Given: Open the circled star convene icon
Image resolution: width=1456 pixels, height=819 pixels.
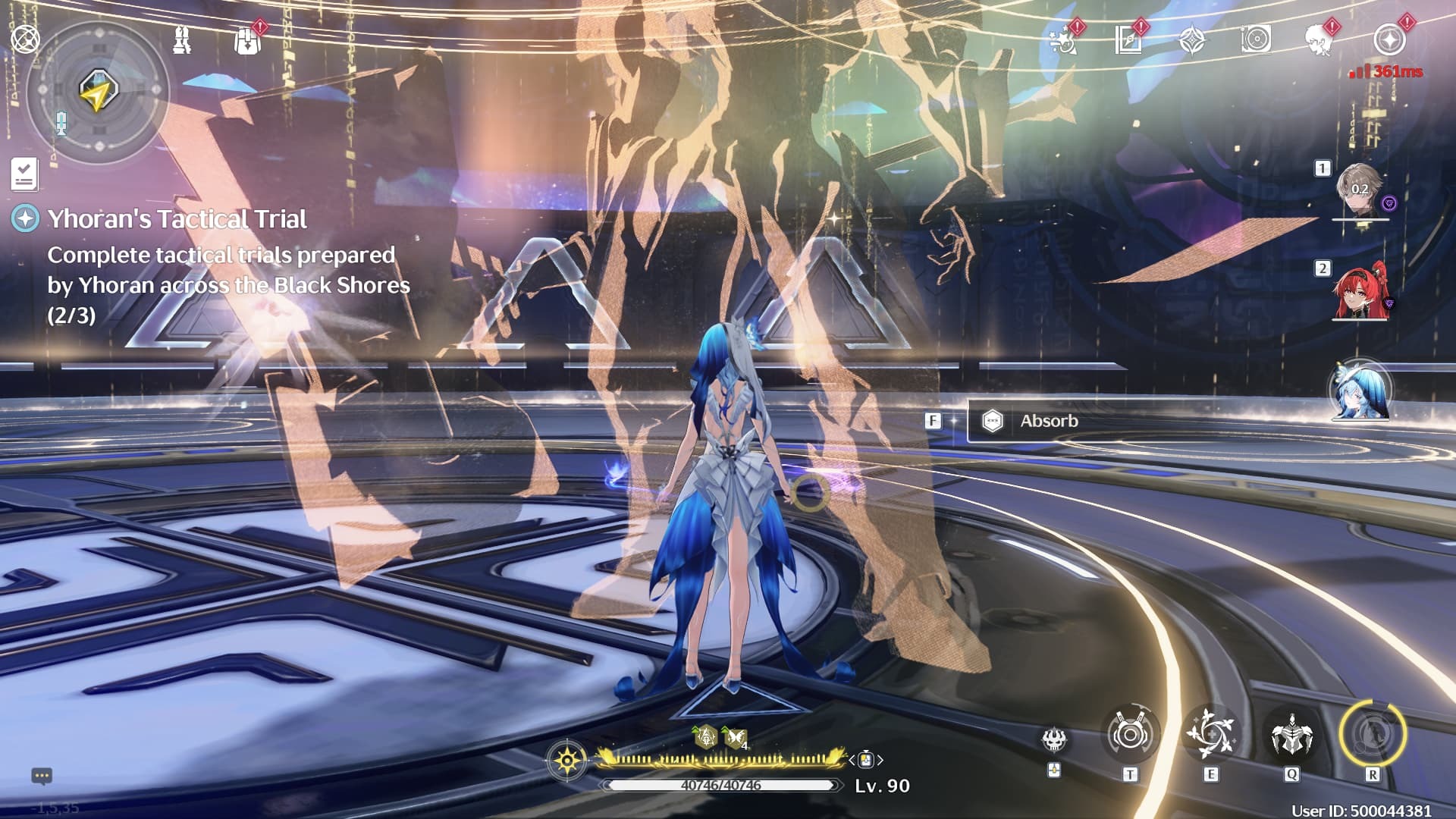Looking at the screenshot, I should (1389, 40).
